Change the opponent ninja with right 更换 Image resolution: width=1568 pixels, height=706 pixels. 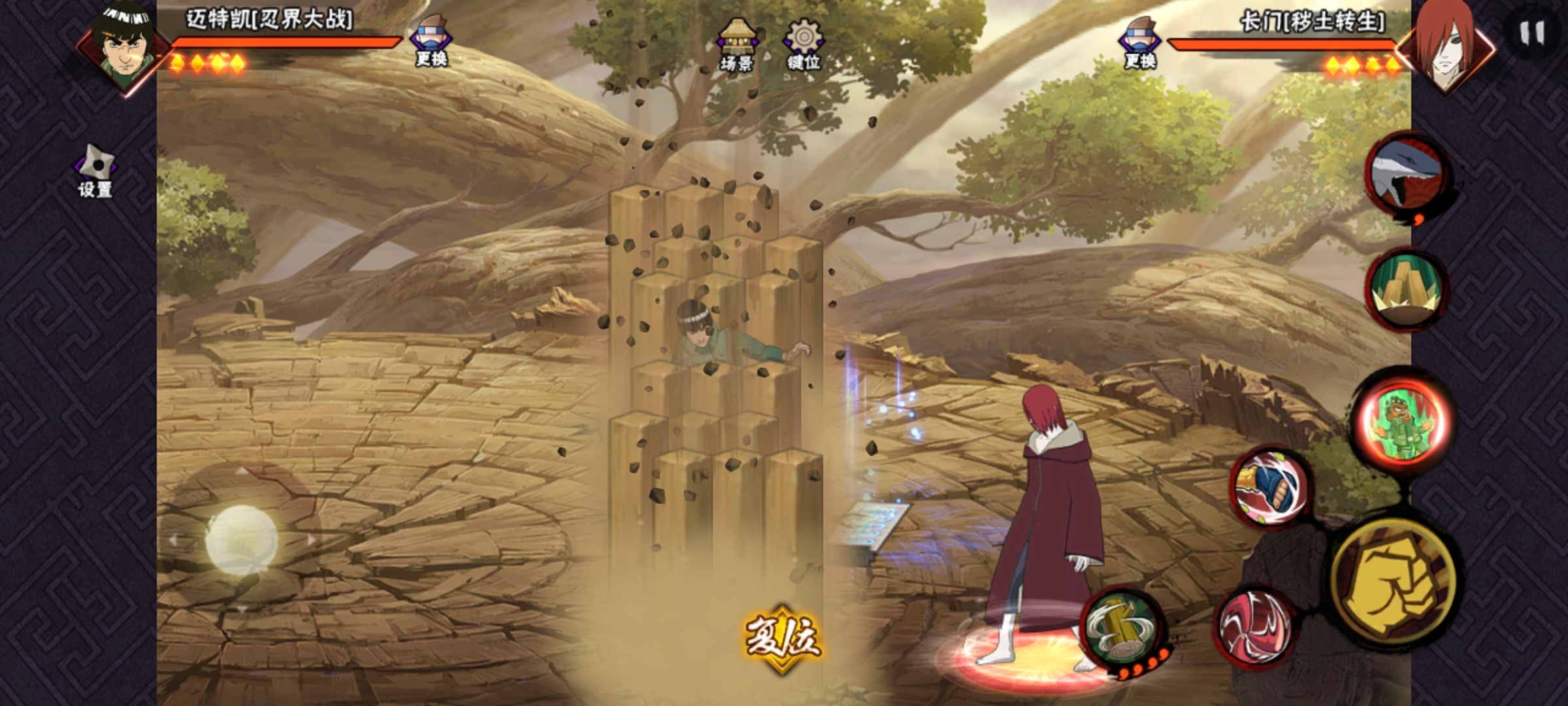(x=1139, y=42)
